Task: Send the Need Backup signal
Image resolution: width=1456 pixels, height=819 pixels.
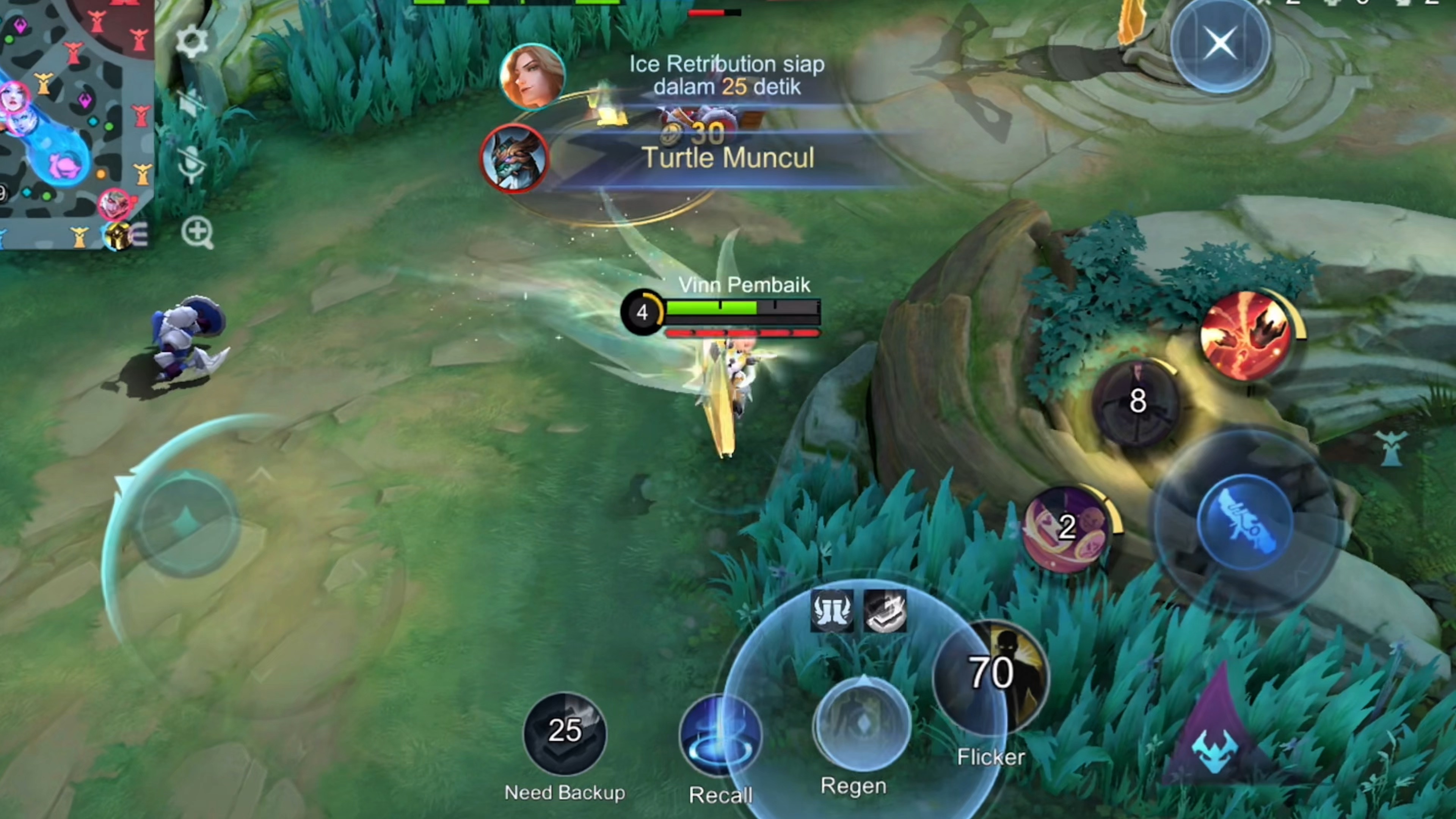Action: point(565,731)
